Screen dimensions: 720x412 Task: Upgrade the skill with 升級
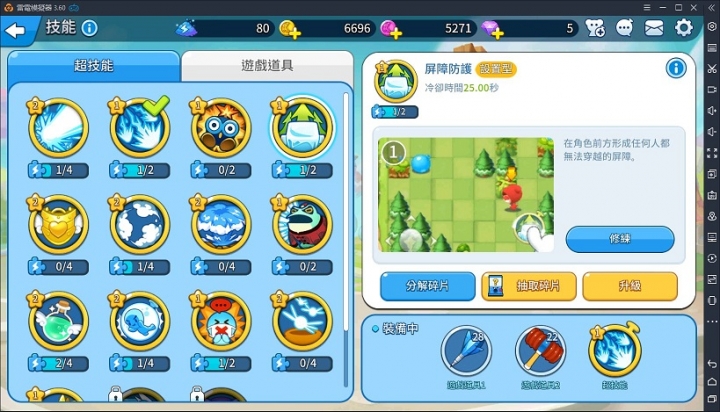(630, 287)
